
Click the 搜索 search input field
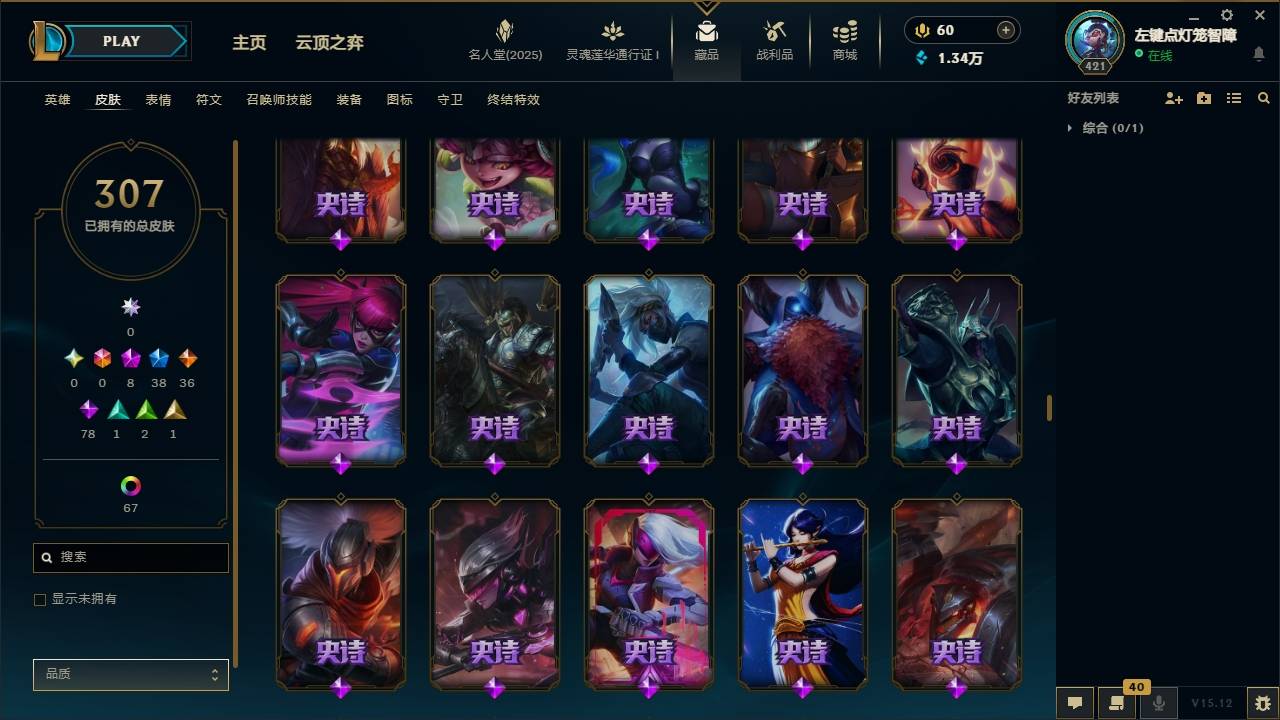[x=130, y=557]
